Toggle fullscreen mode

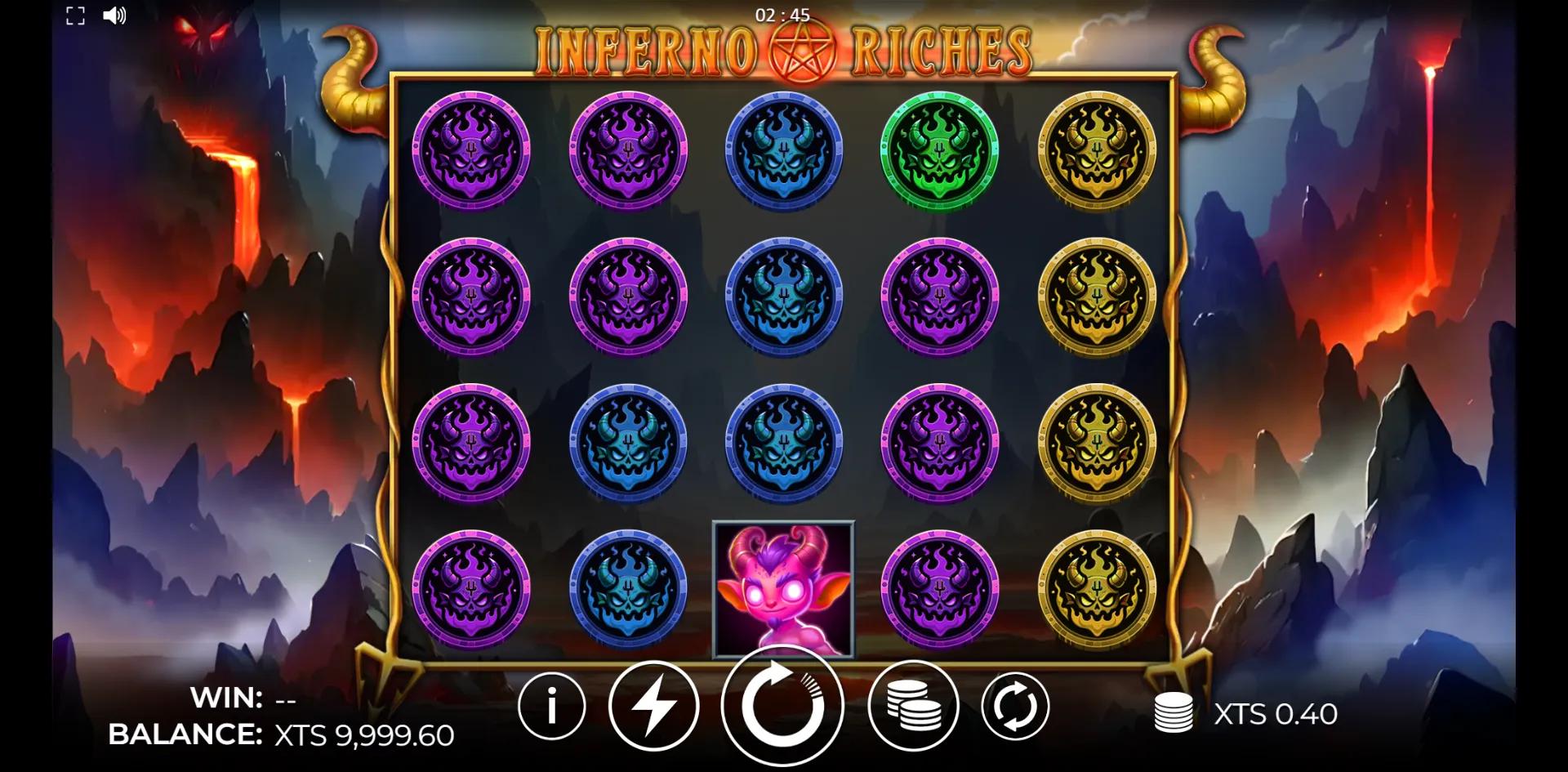[x=75, y=16]
